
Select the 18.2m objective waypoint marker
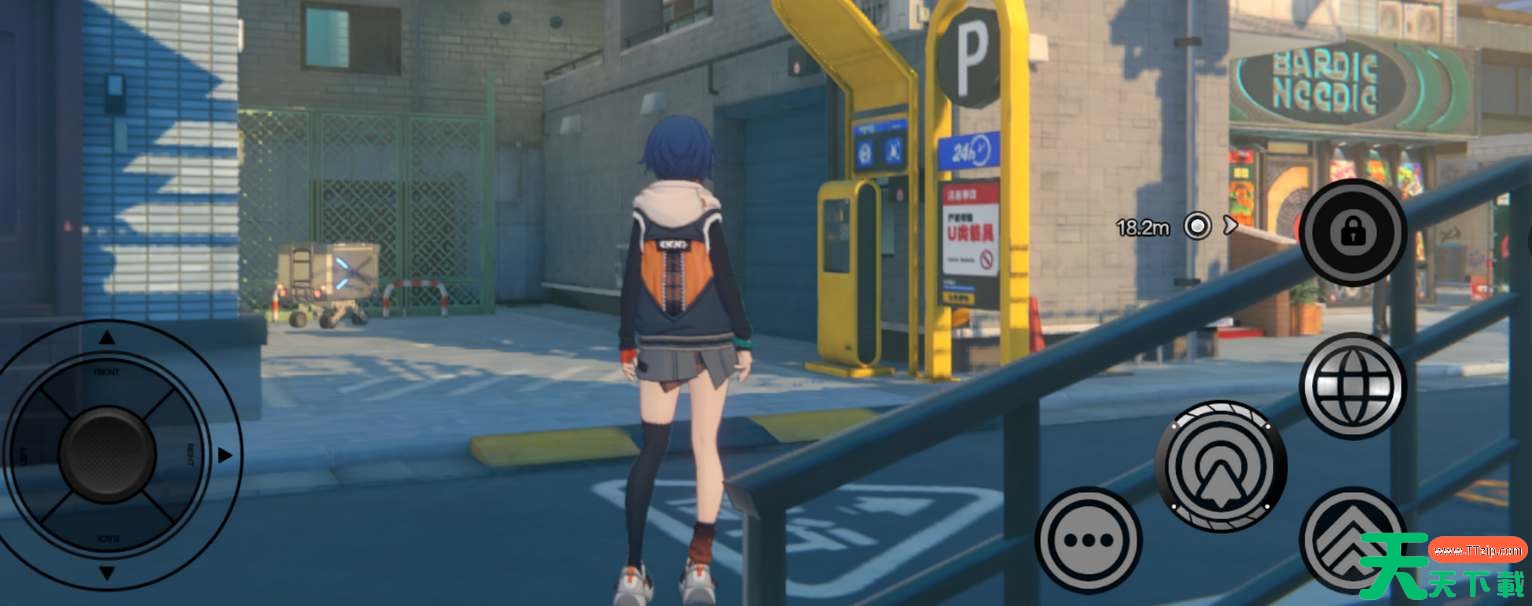1197,226
